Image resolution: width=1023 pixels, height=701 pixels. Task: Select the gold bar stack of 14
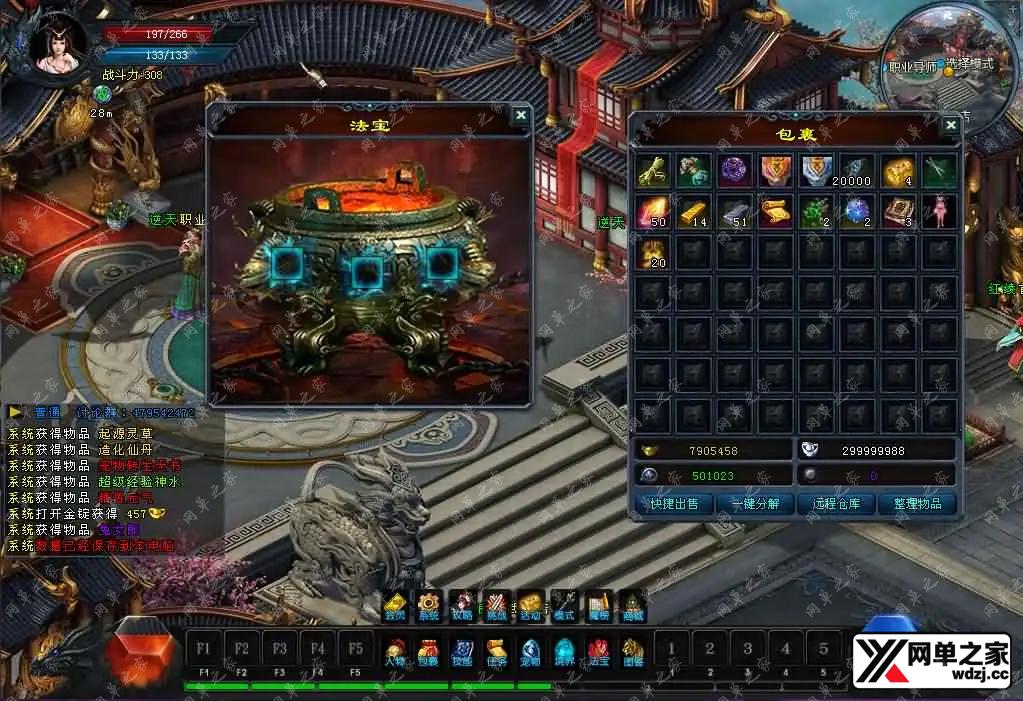(695, 212)
